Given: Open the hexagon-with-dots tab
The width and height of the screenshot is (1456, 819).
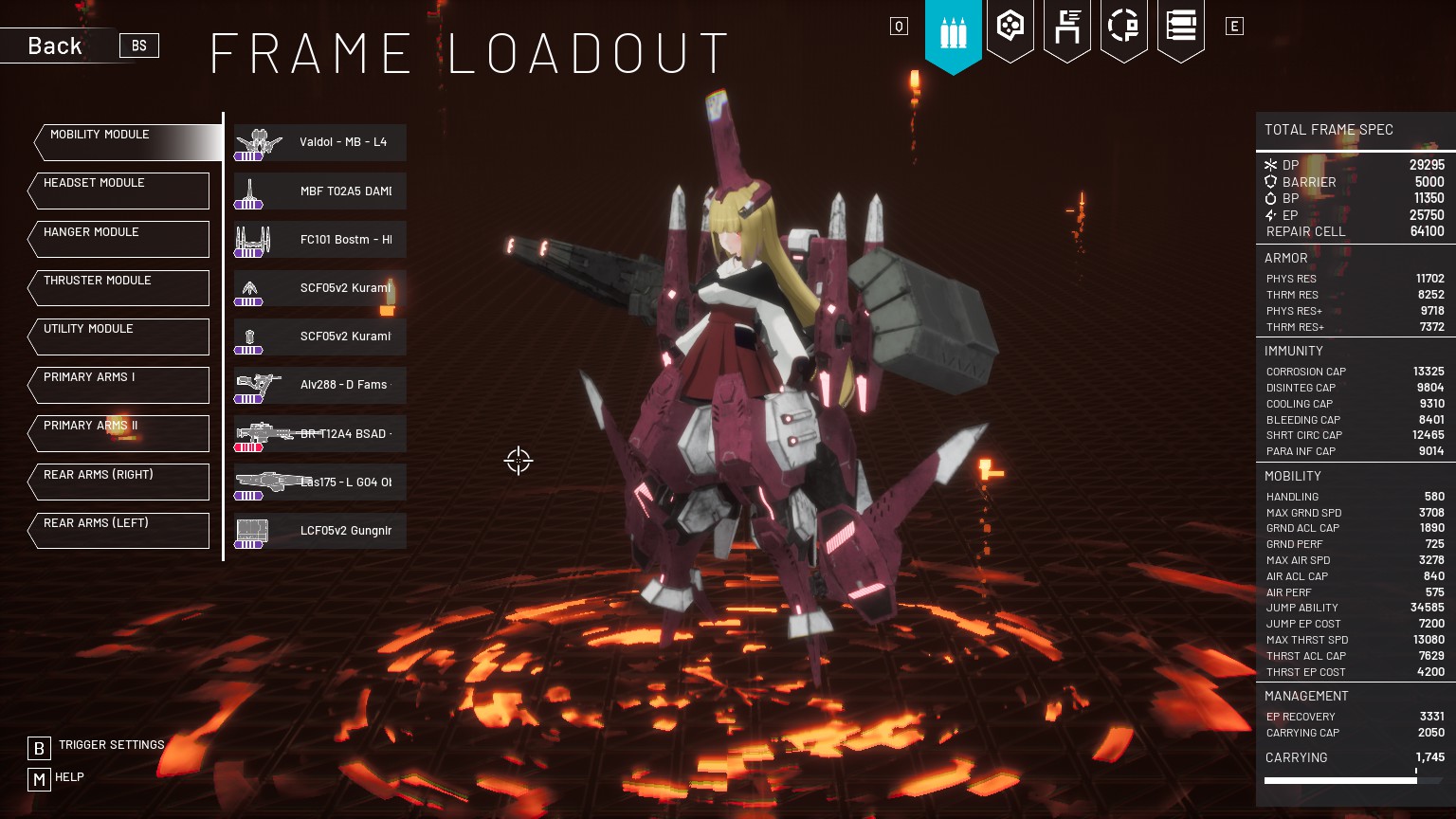Looking at the screenshot, I should [1010, 27].
